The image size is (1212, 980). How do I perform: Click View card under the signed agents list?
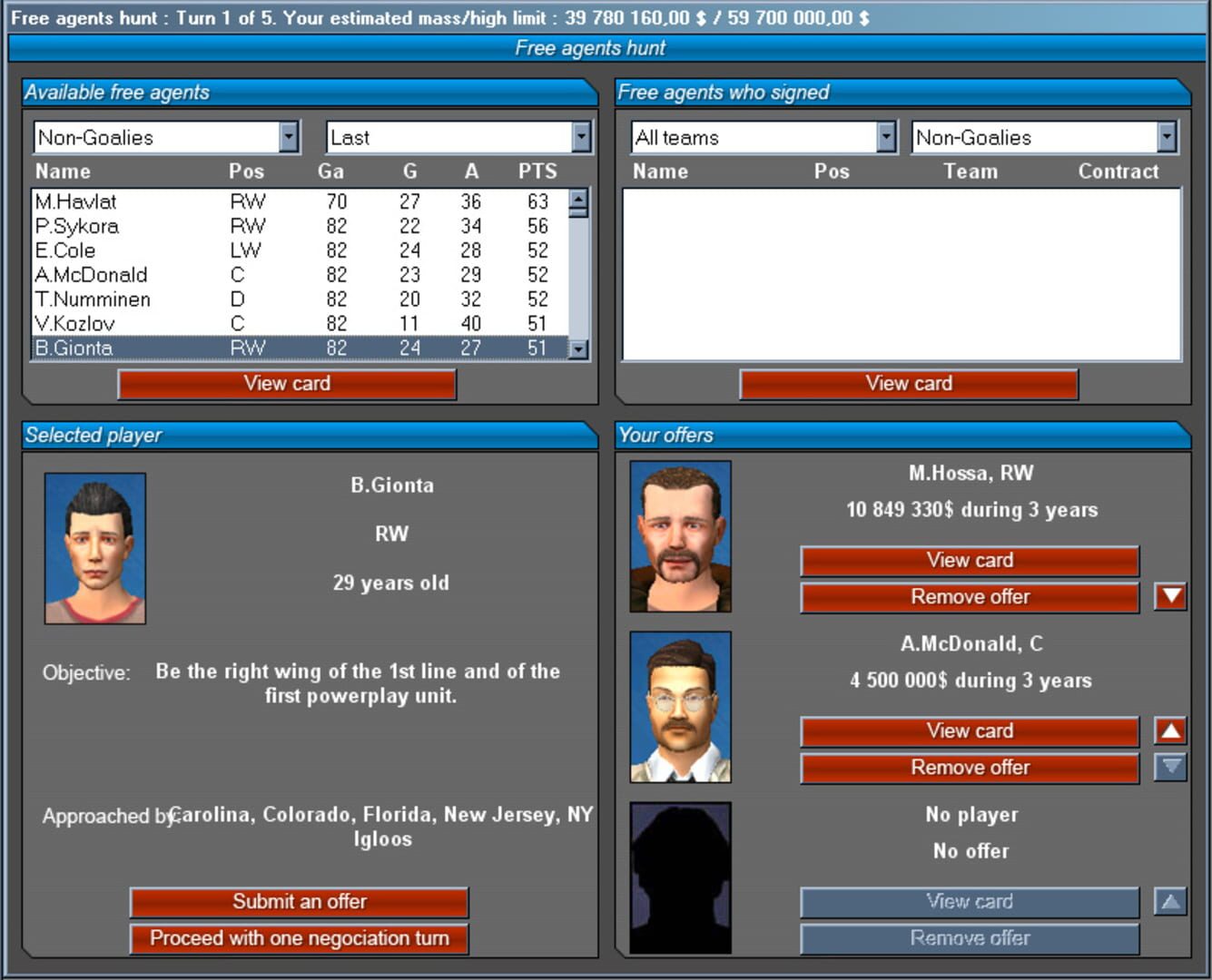pyautogui.click(x=908, y=383)
